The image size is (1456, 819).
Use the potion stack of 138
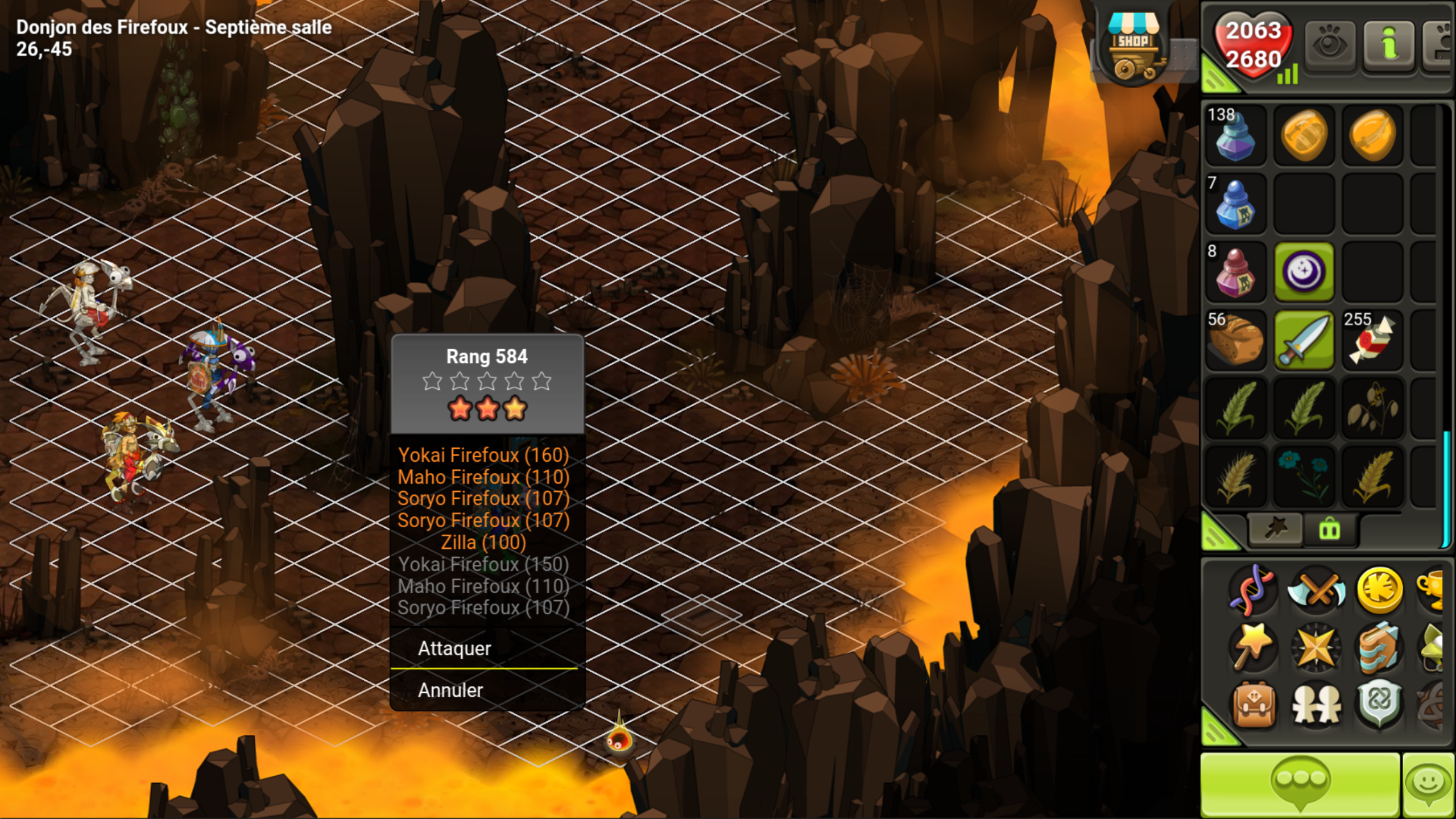[1235, 135]
